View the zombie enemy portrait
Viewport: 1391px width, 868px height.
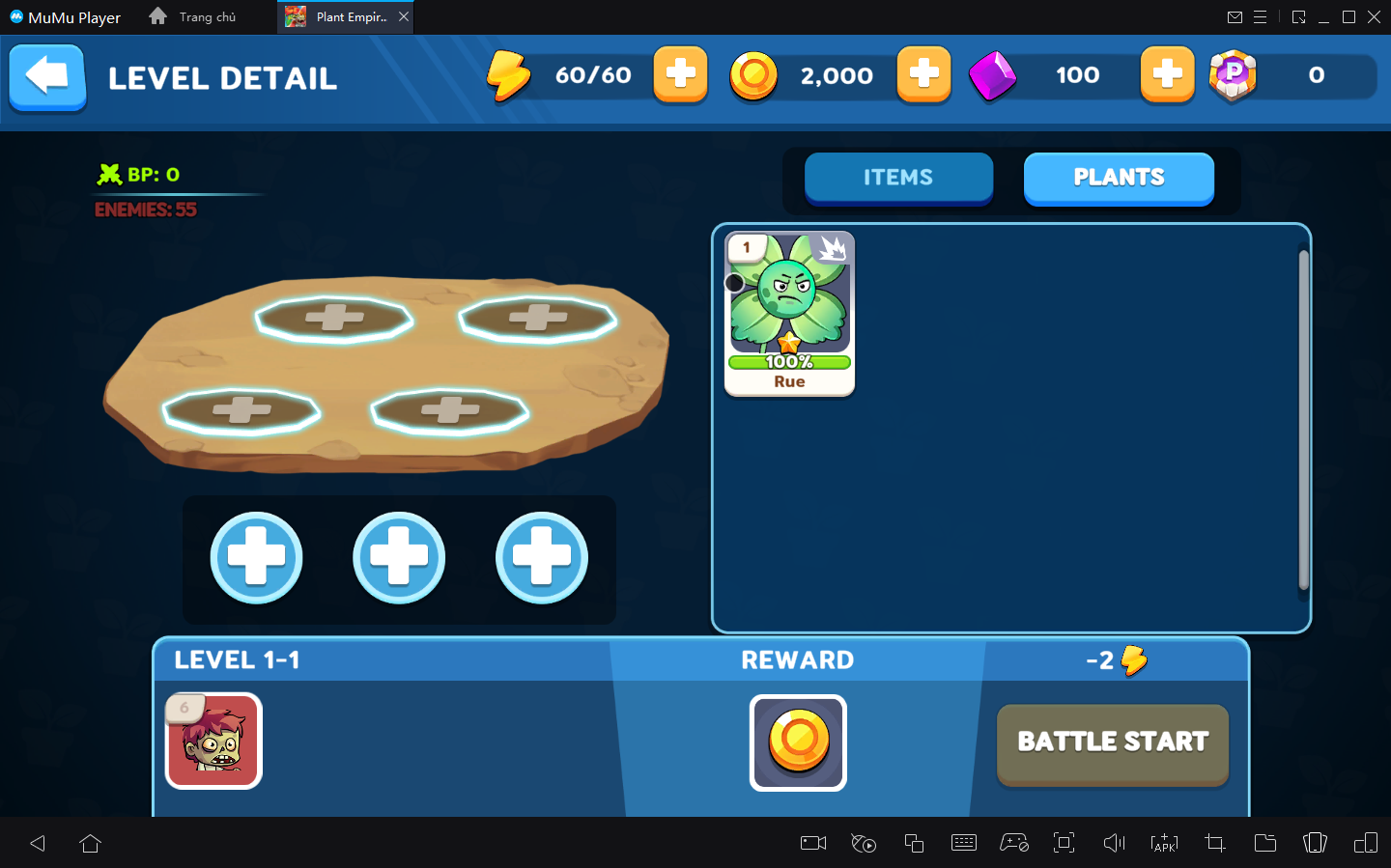[x=213, y=741]
